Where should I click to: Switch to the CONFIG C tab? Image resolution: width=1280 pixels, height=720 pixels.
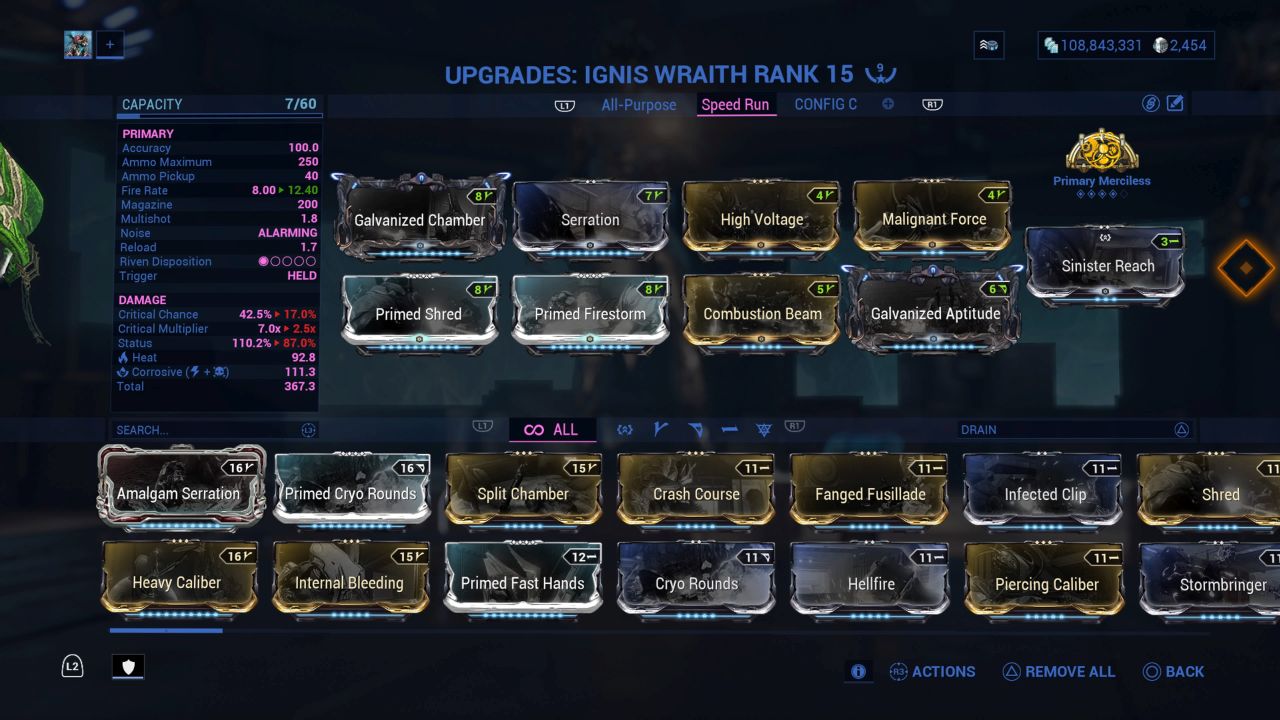826,104
